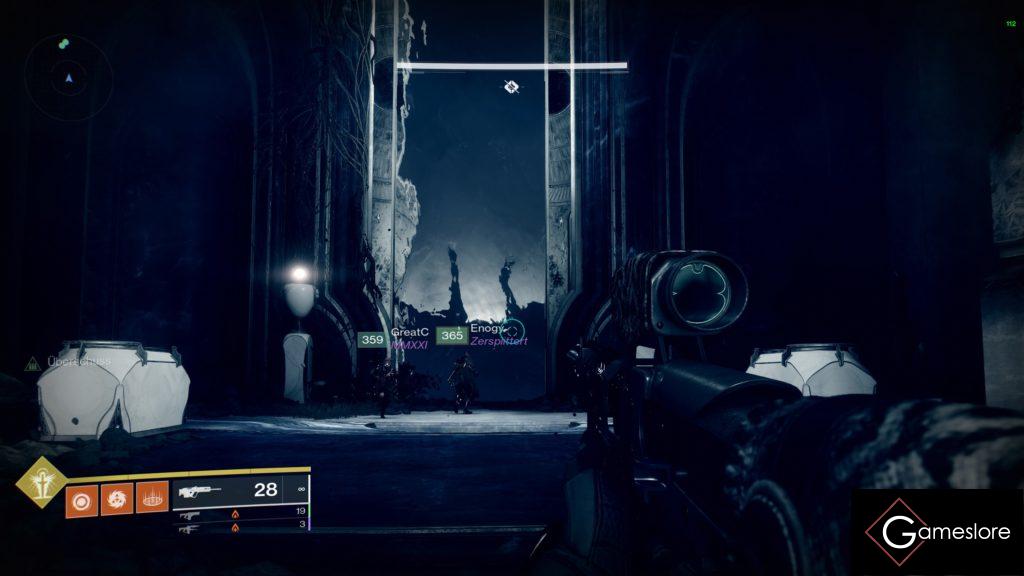Select the equipped primary weapon slot
Image resolution: width=1024 pixels, height=576 pixels.
[240, 491]
